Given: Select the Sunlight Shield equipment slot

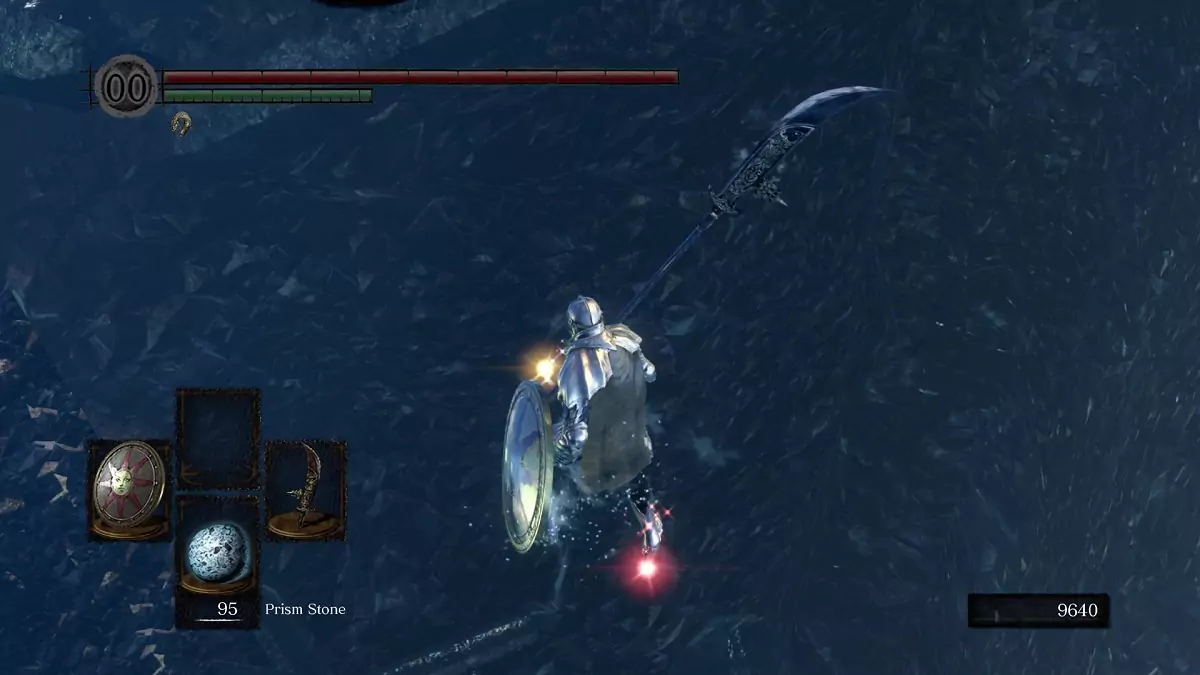Looking at the screenshot, I should click(130, 490).
